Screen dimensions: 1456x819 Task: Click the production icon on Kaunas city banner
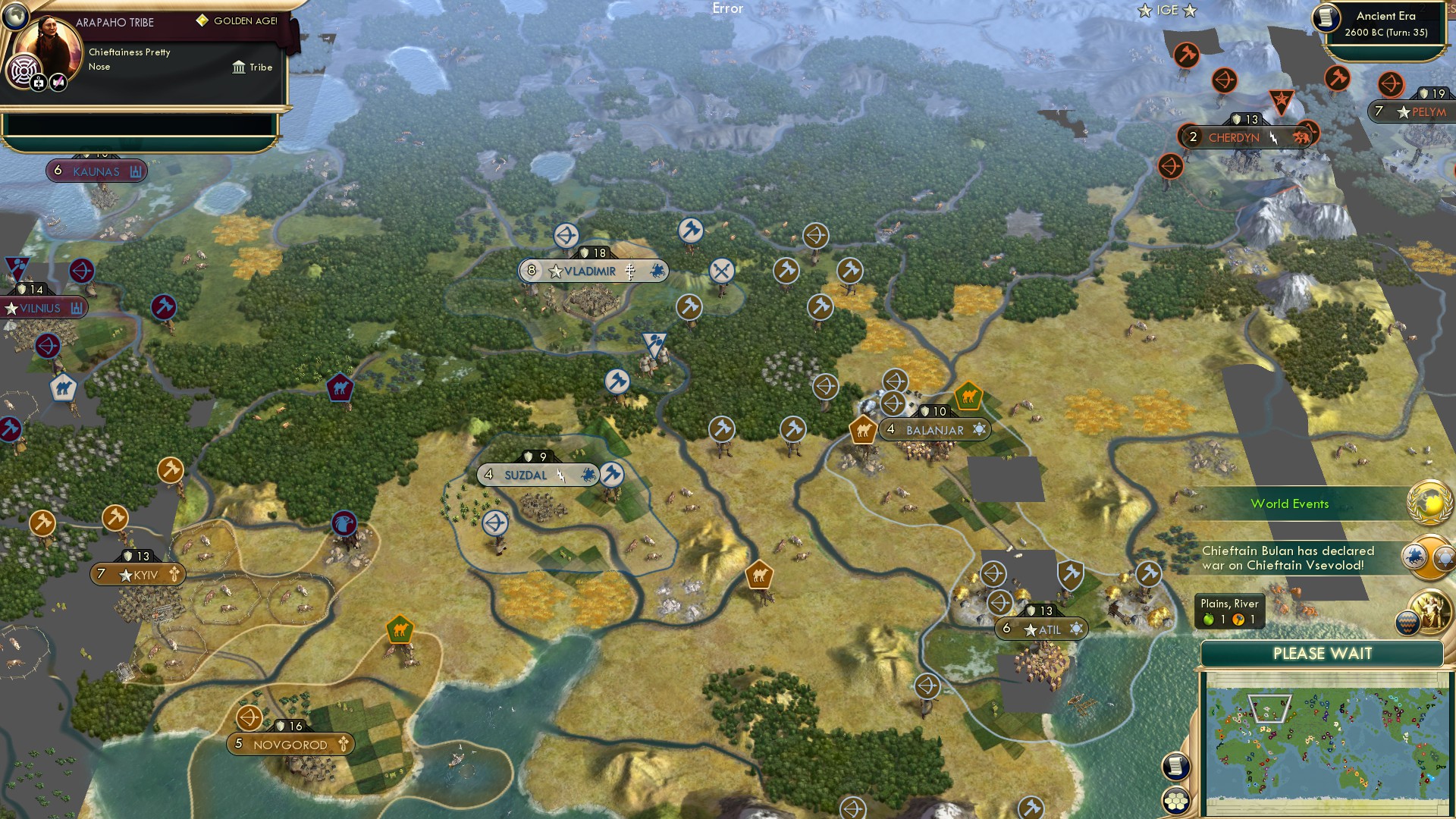[135, 171]
